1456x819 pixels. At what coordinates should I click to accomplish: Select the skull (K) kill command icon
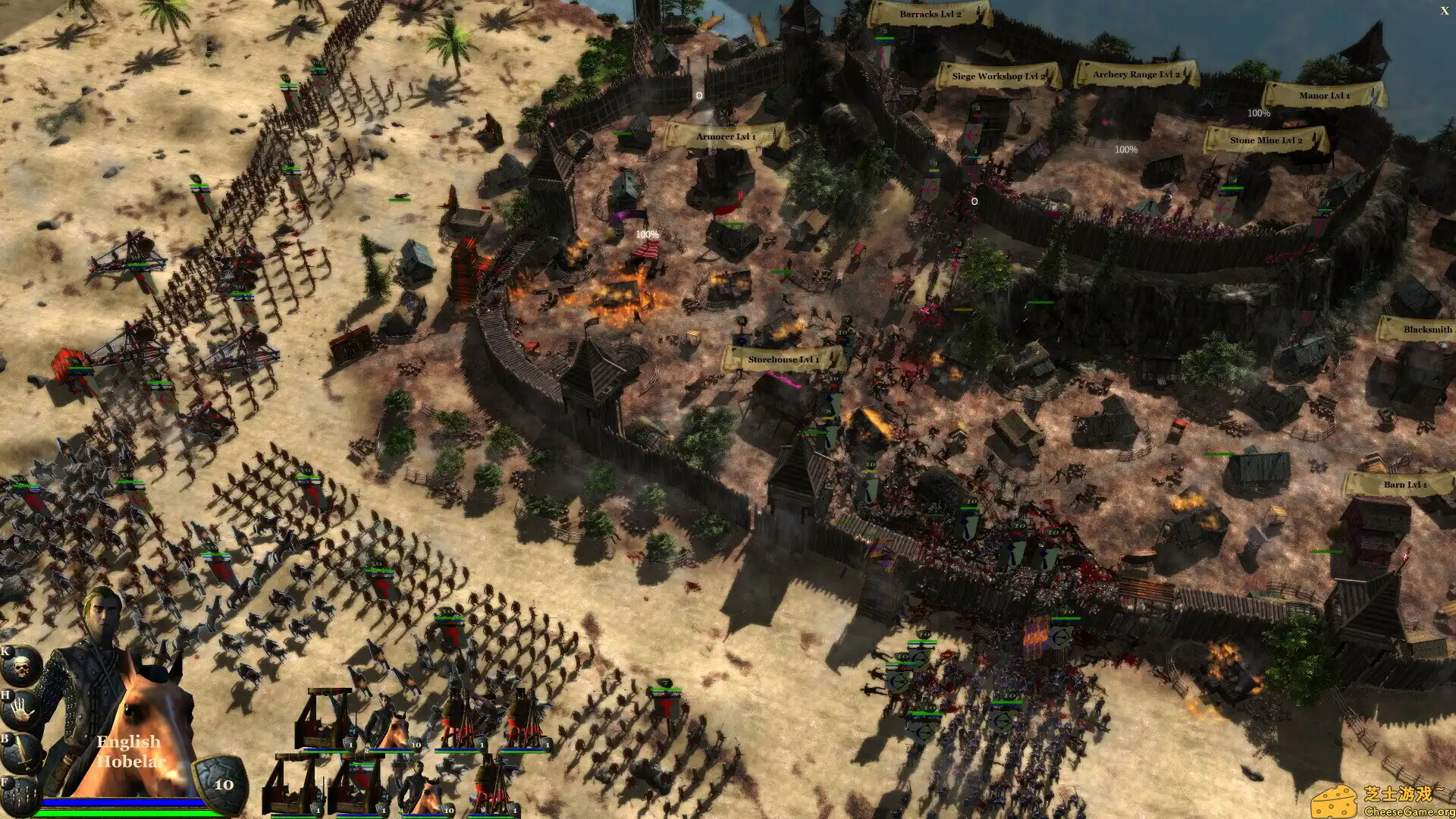tap(20, 664)
